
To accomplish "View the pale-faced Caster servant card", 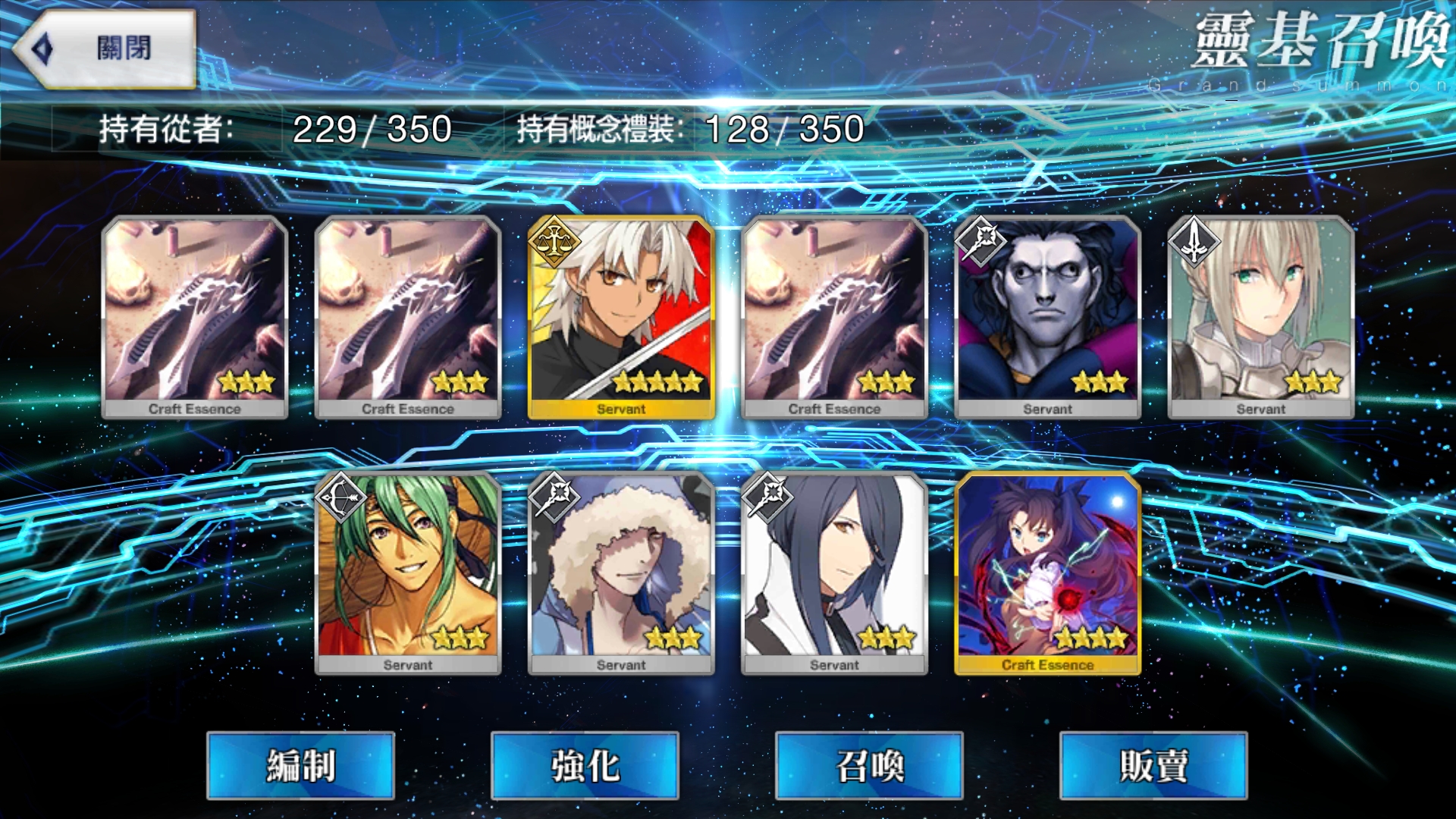I will [x=1047, y=317].
